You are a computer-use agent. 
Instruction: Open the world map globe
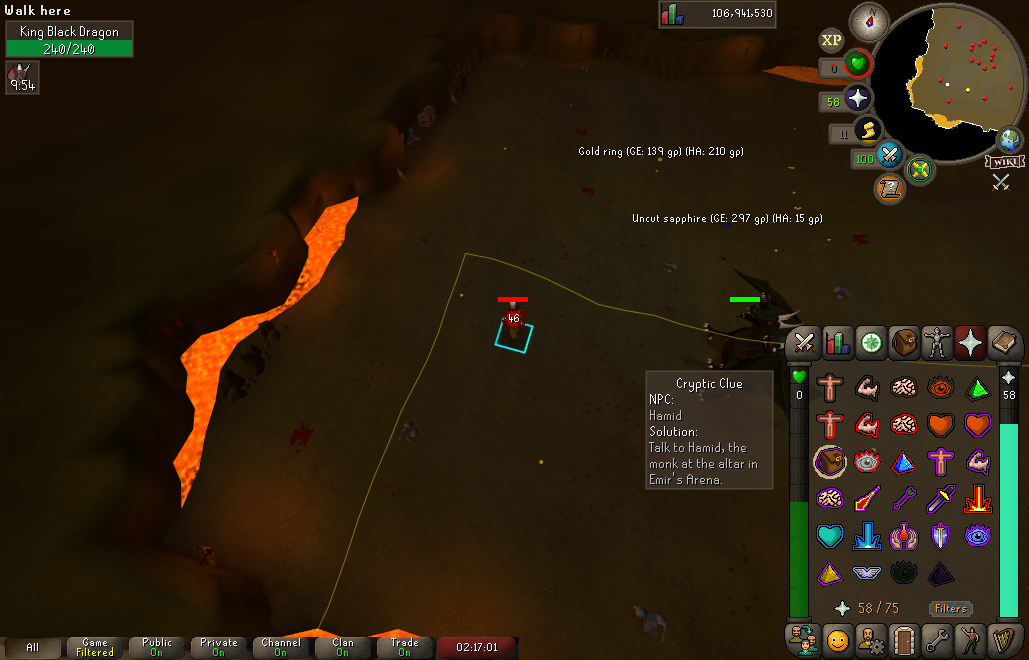click(x=1010, y=139)
